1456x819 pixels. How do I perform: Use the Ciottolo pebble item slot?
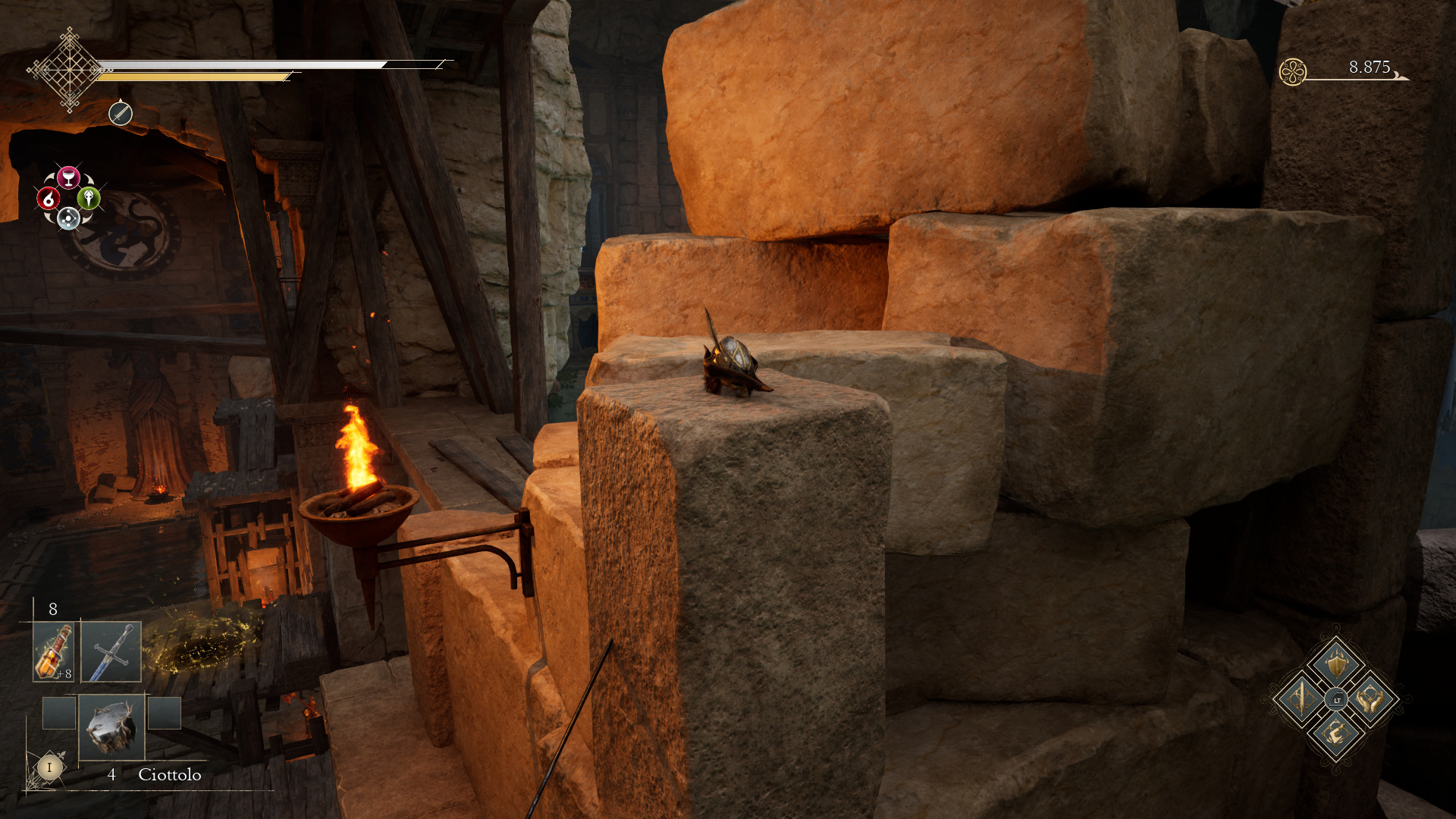(111, 726)
